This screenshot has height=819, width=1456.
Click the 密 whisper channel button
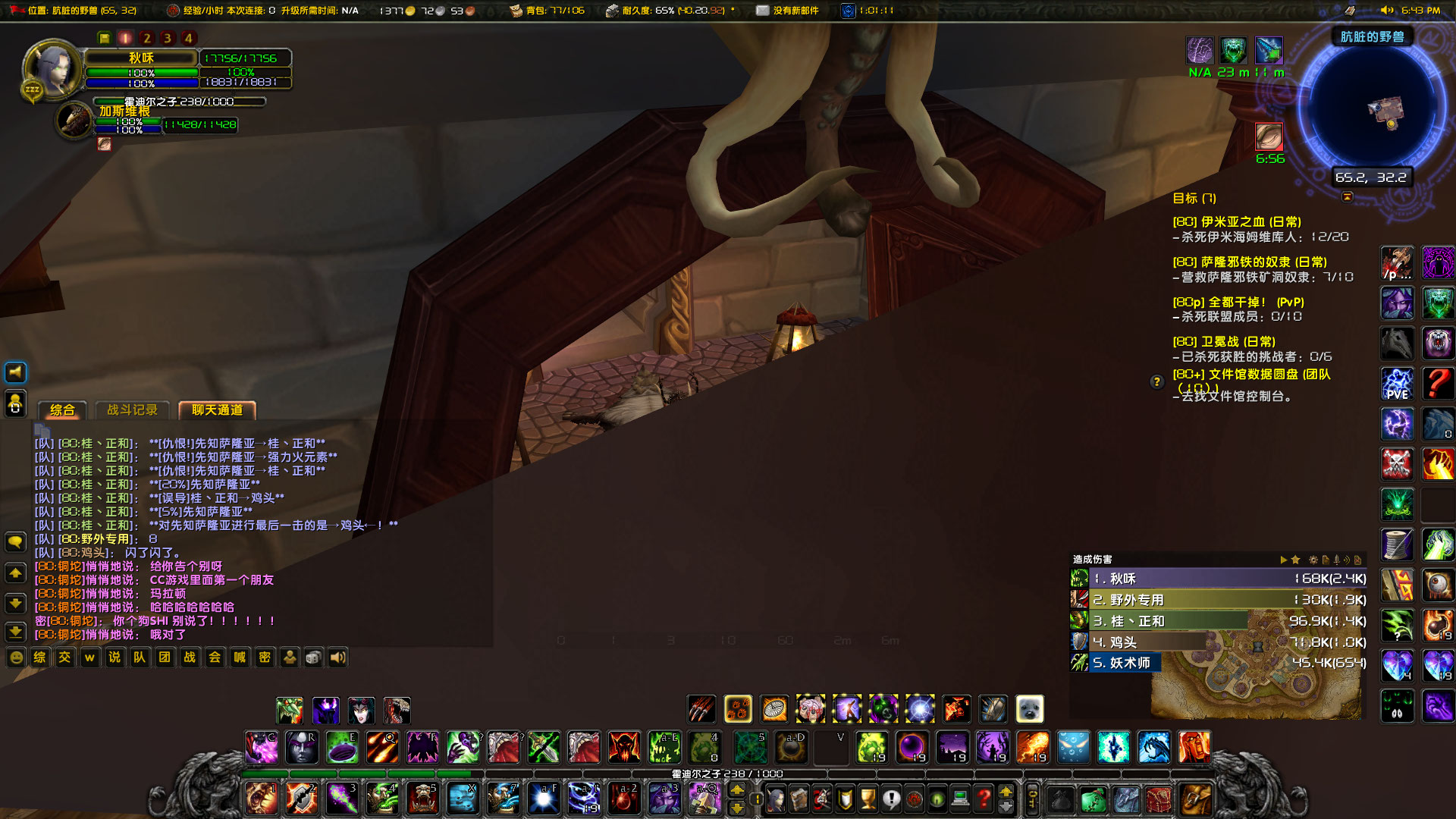(264, 657)
